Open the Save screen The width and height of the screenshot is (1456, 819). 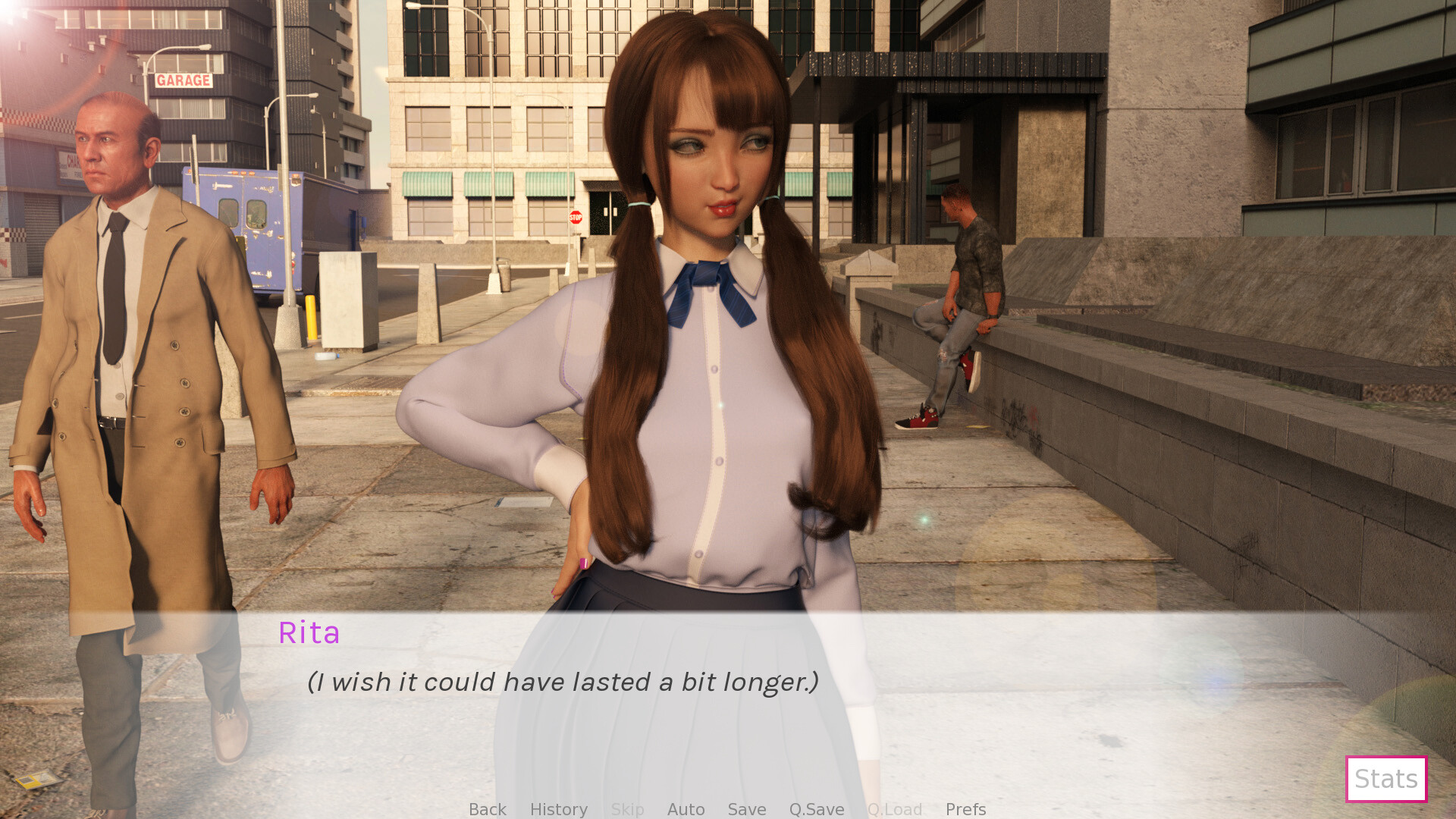click(x=745, y=809)
